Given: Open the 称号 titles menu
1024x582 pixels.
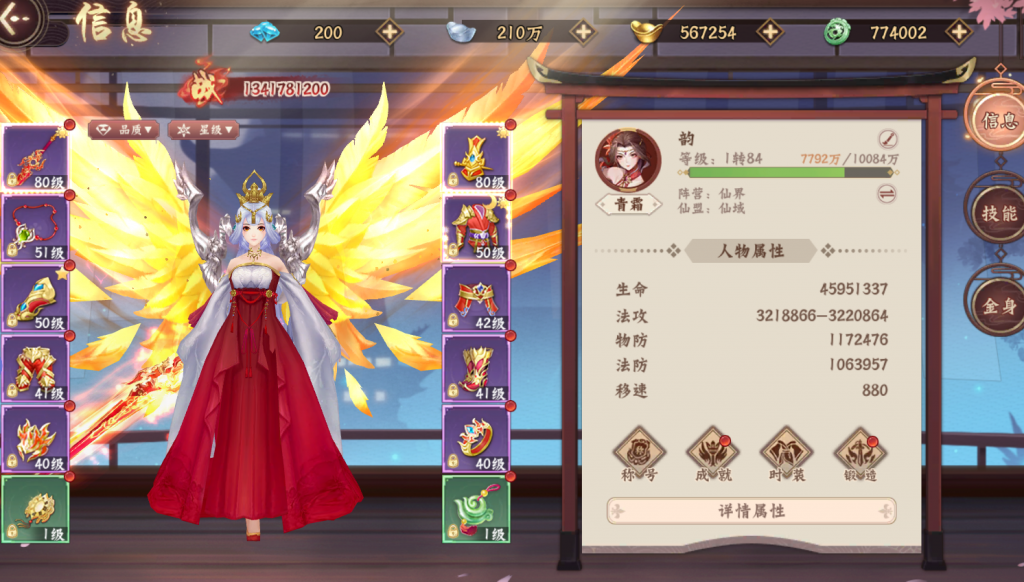Looking at the screenshot, I should [x=639, y=454].
